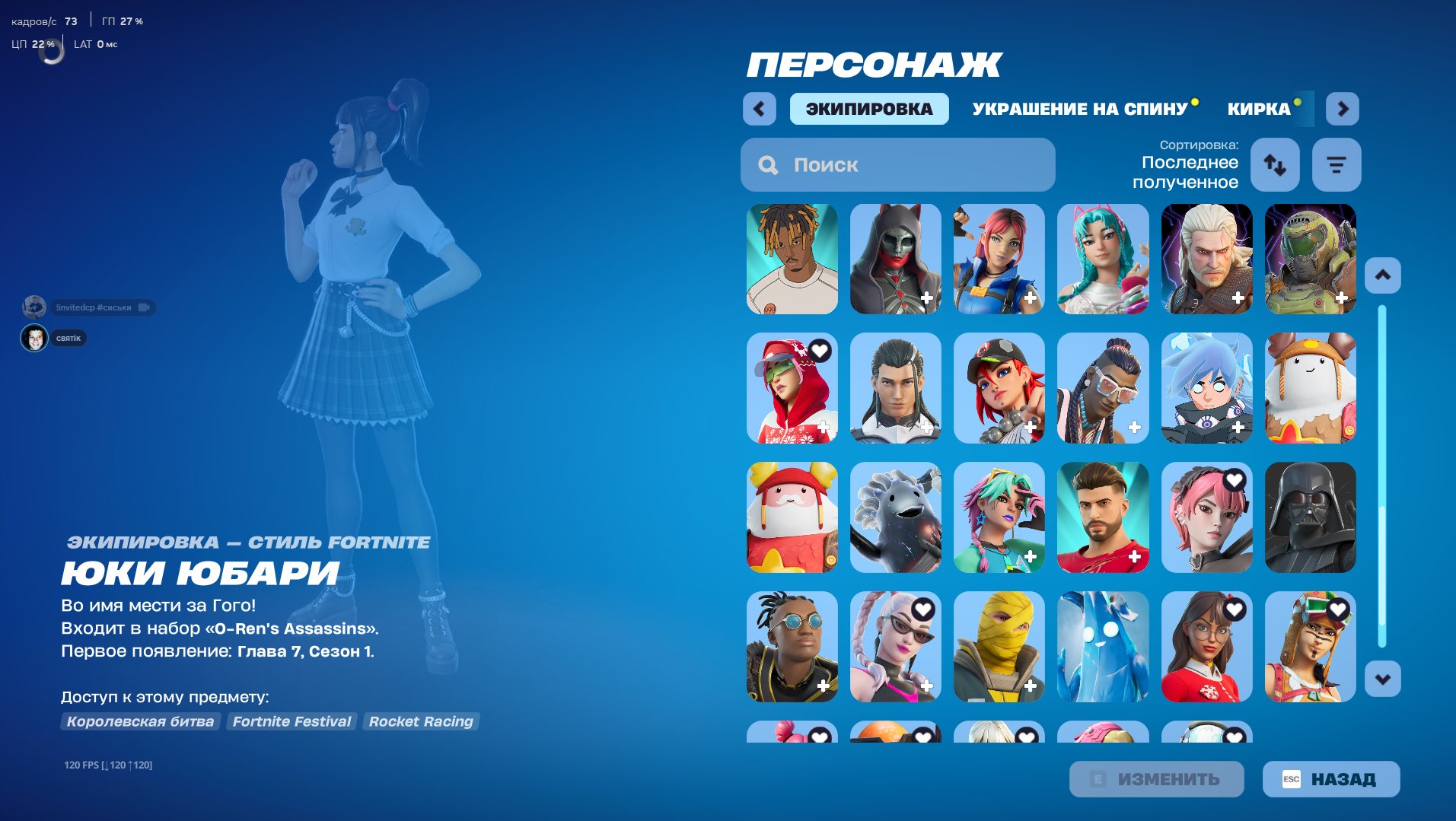Click the right arrow to view next category

[1343, 109]
